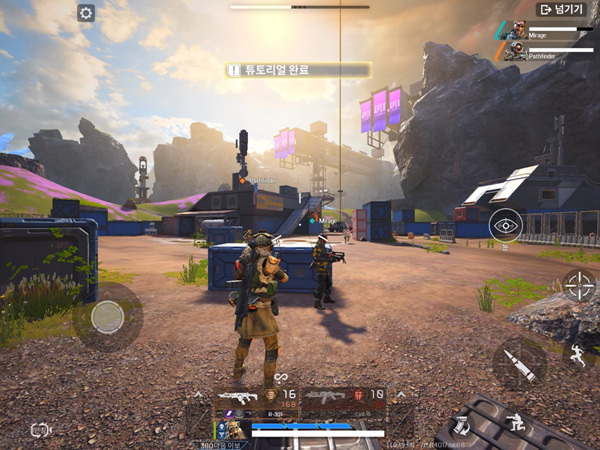Tap the 튜토리얼 완료 objective banner
The width and height of the screenshot is (600, 450).
pos(298,70)
